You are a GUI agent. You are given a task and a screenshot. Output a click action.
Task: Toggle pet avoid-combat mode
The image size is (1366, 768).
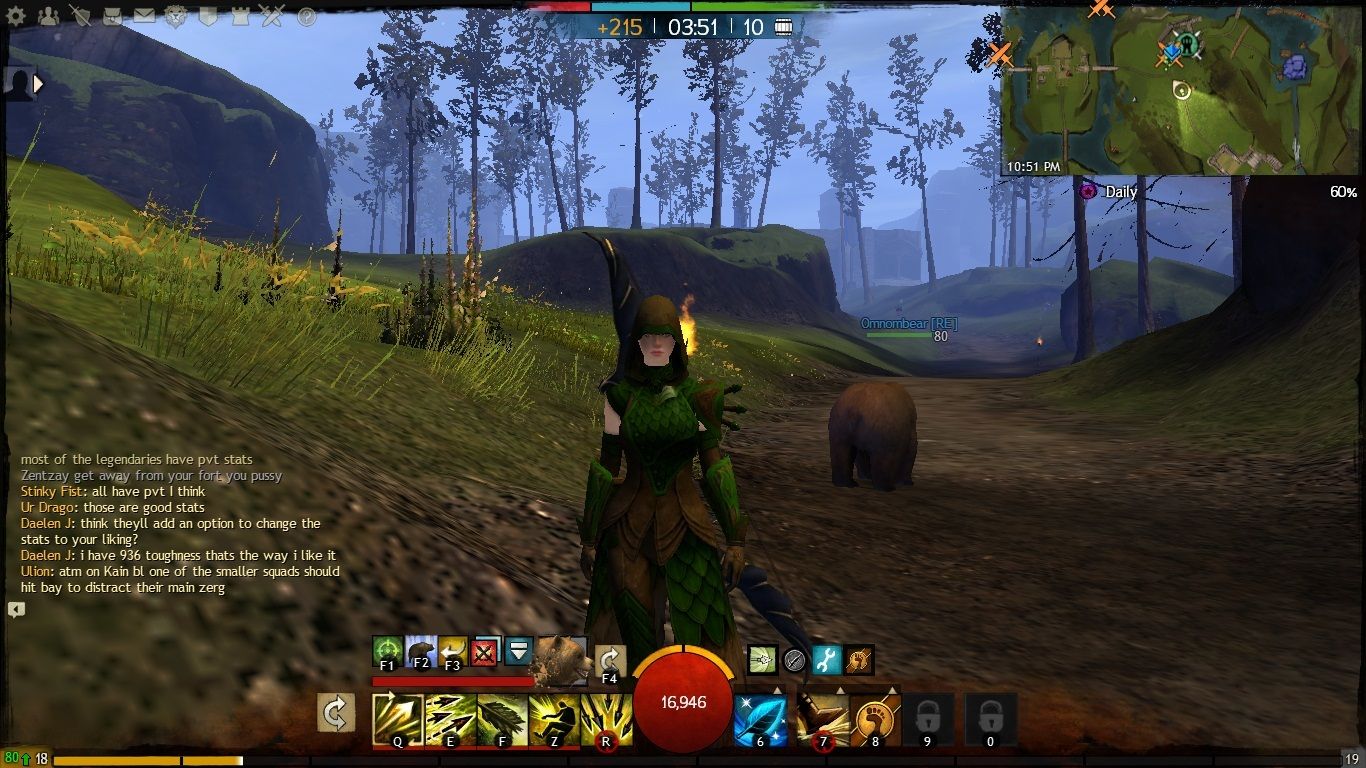485,652
